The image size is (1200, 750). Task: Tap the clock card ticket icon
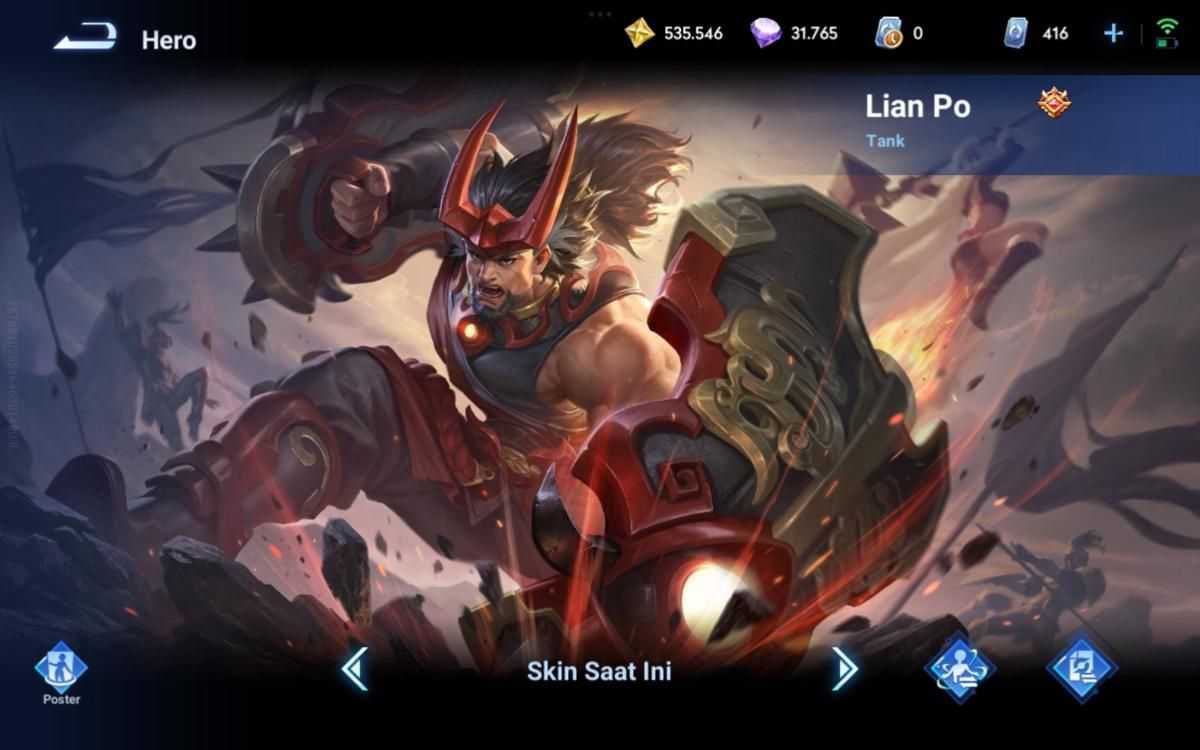pyautogui.click(x=888, y=33)
